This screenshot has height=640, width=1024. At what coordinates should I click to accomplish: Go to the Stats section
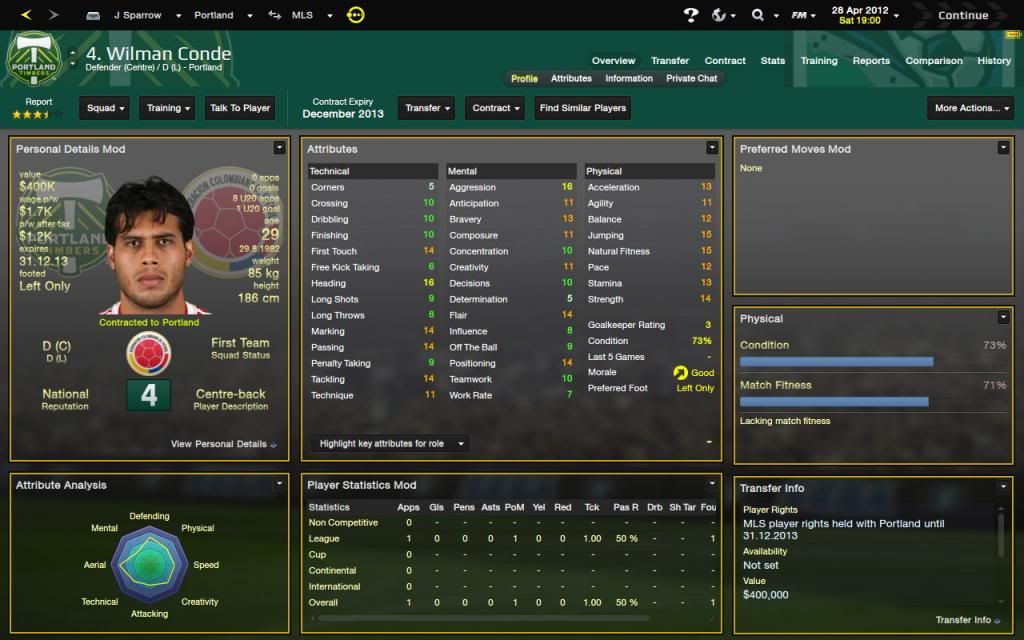coord(773,60)
